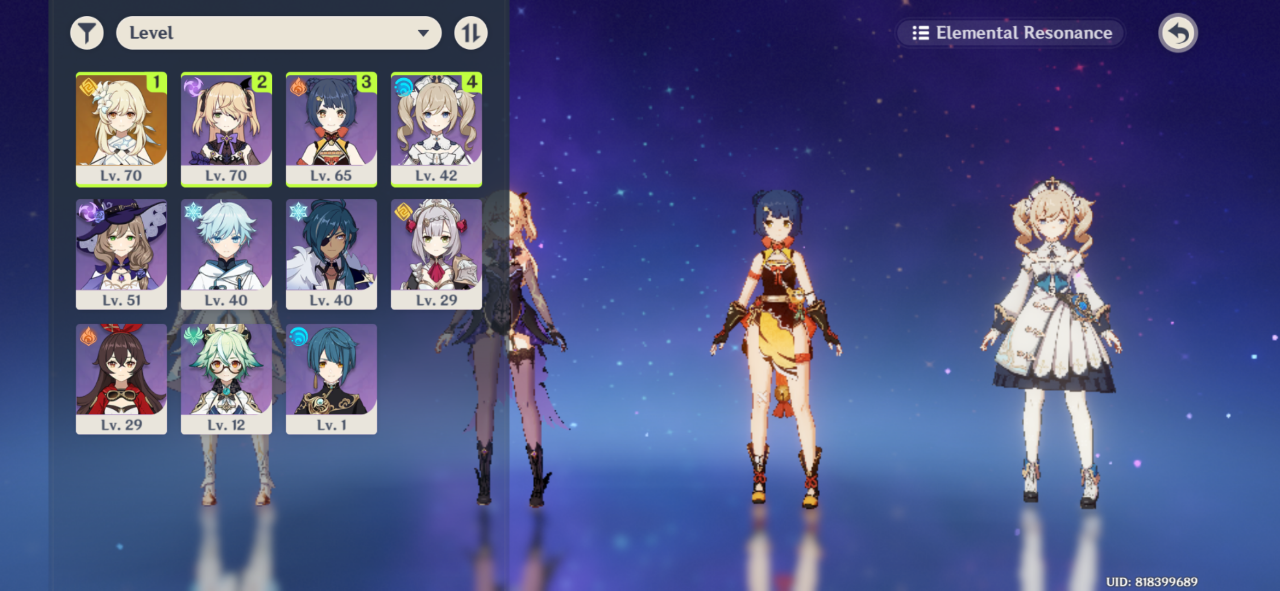Select the Lv. 40 Chongyun card
The image size is (1280, 591).
[x=226, y=253]
